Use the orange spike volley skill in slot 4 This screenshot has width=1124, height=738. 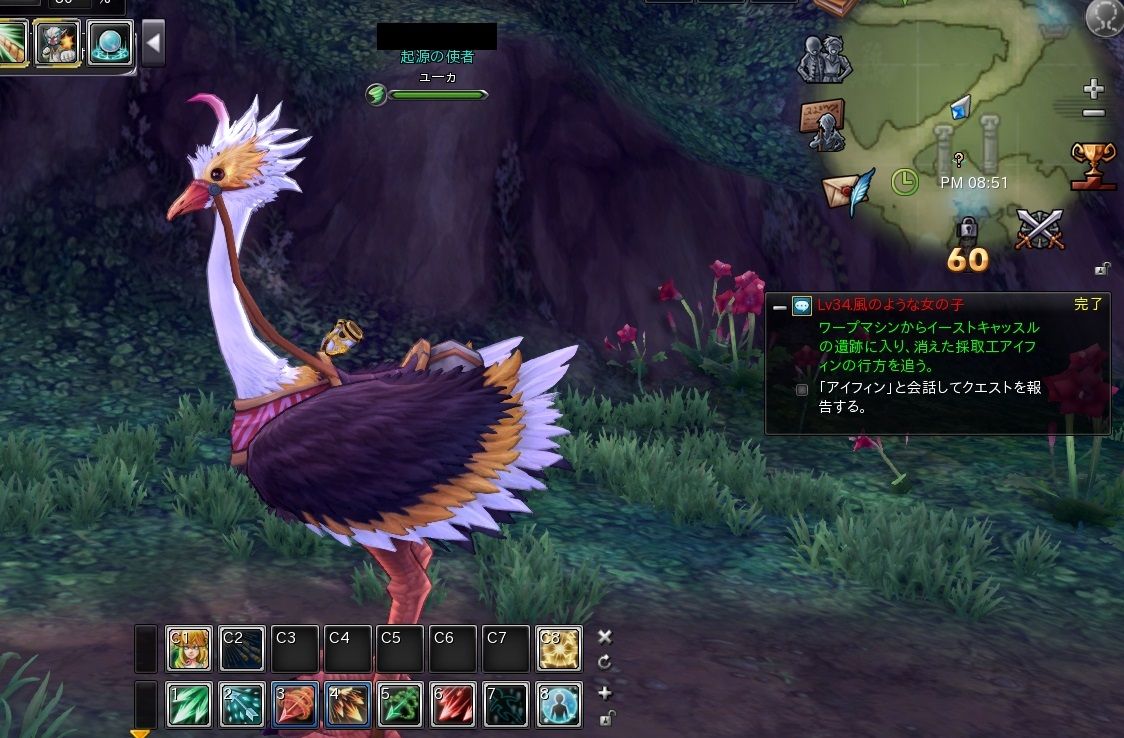(347, 705)
